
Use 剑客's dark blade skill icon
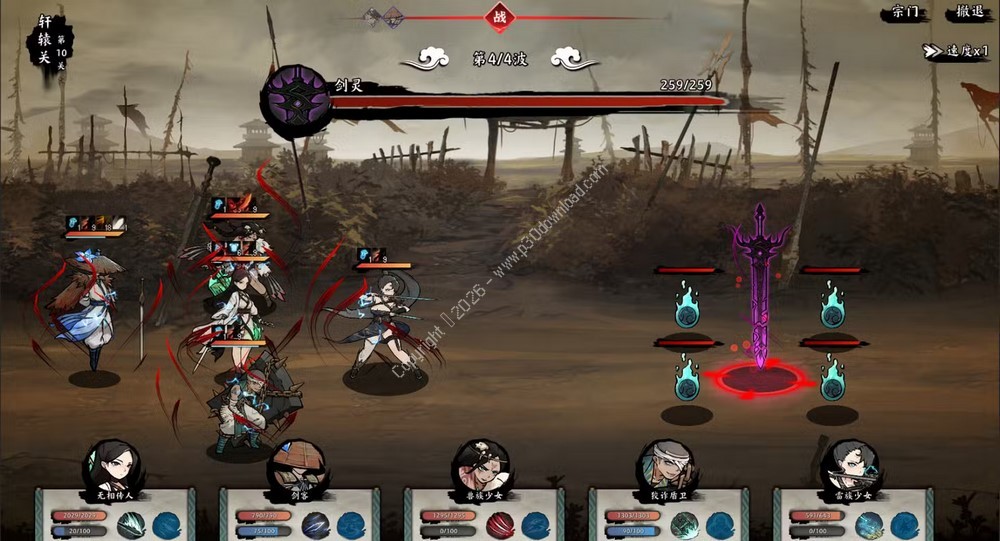[x=315, y=525]
